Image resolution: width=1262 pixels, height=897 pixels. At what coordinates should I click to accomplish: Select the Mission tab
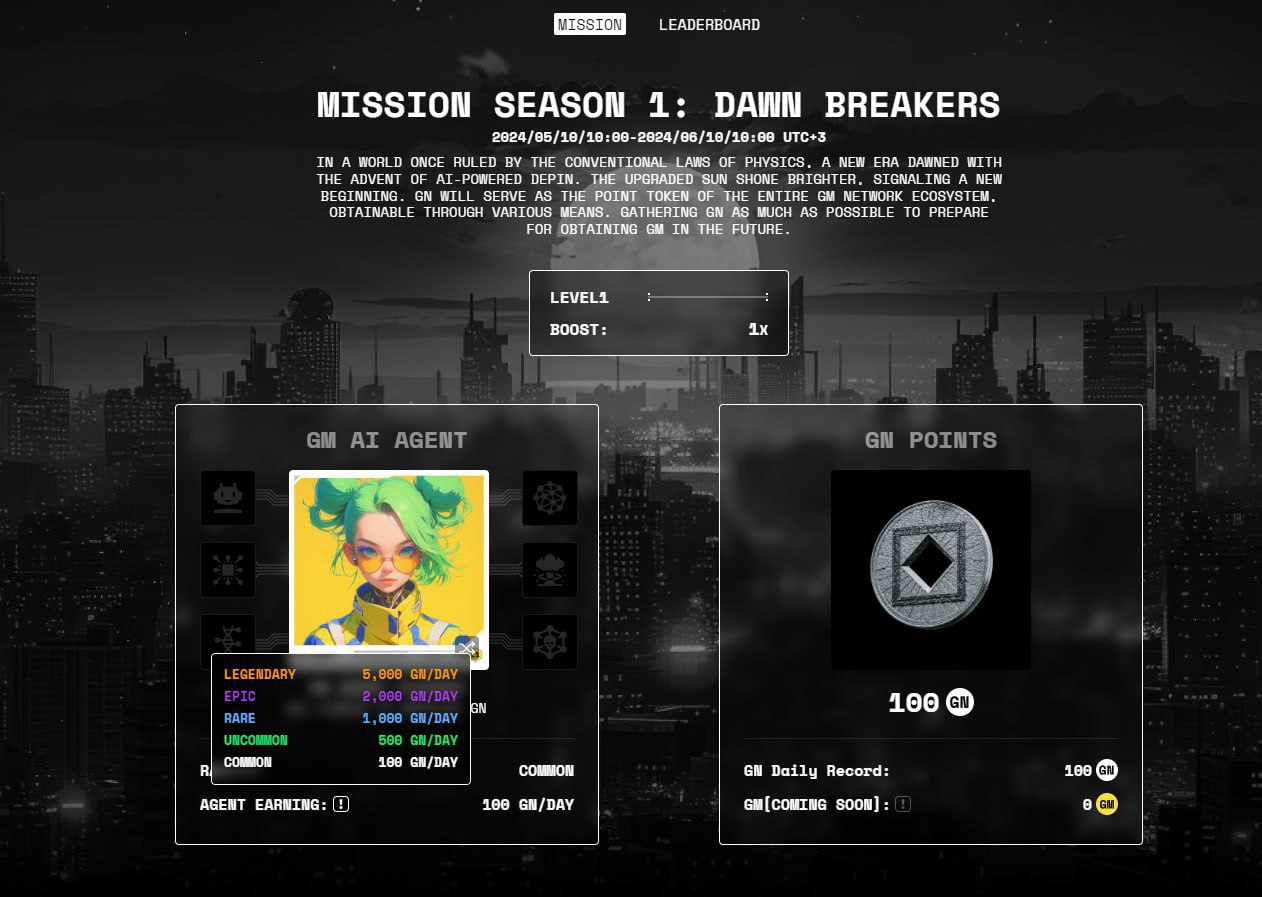[x=589, y=25]
